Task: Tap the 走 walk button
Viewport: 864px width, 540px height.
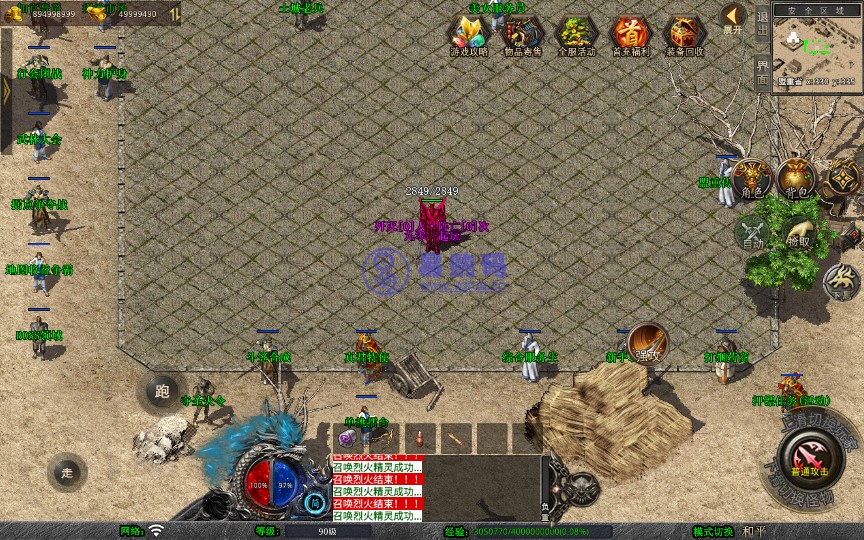Action: click(67, 471)
